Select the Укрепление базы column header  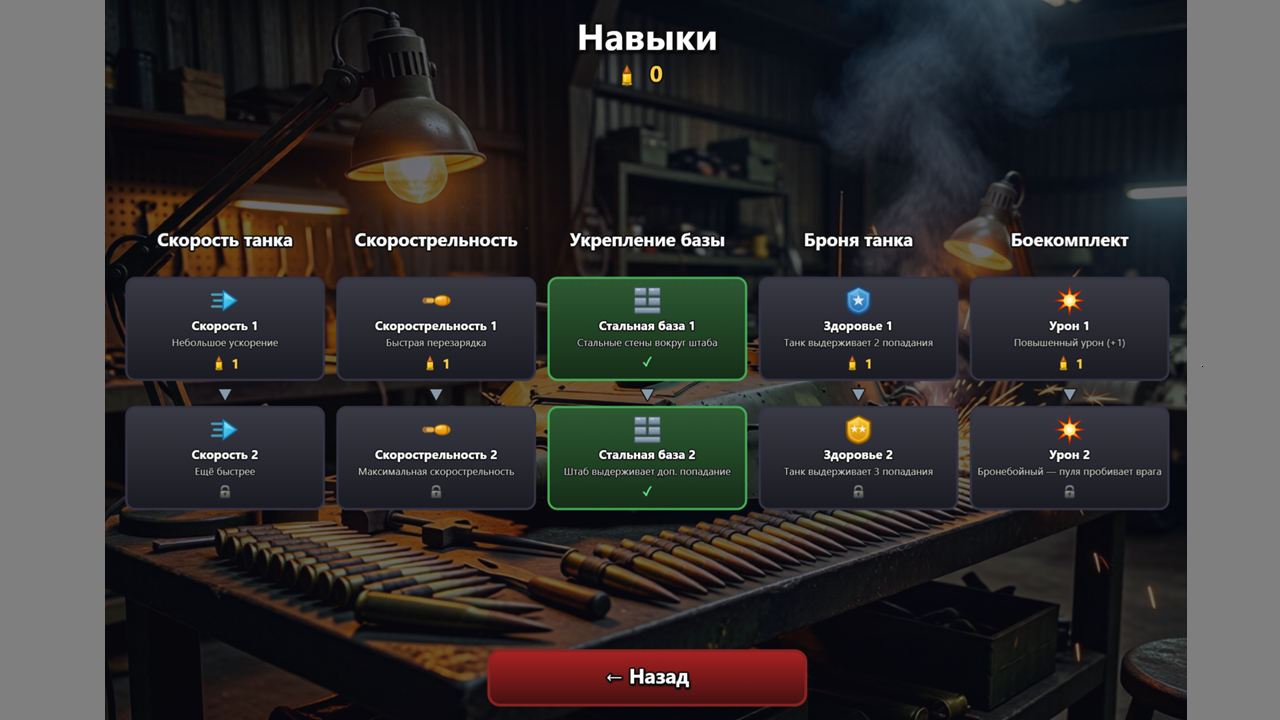pyautogui.click(x=648, y=240)
